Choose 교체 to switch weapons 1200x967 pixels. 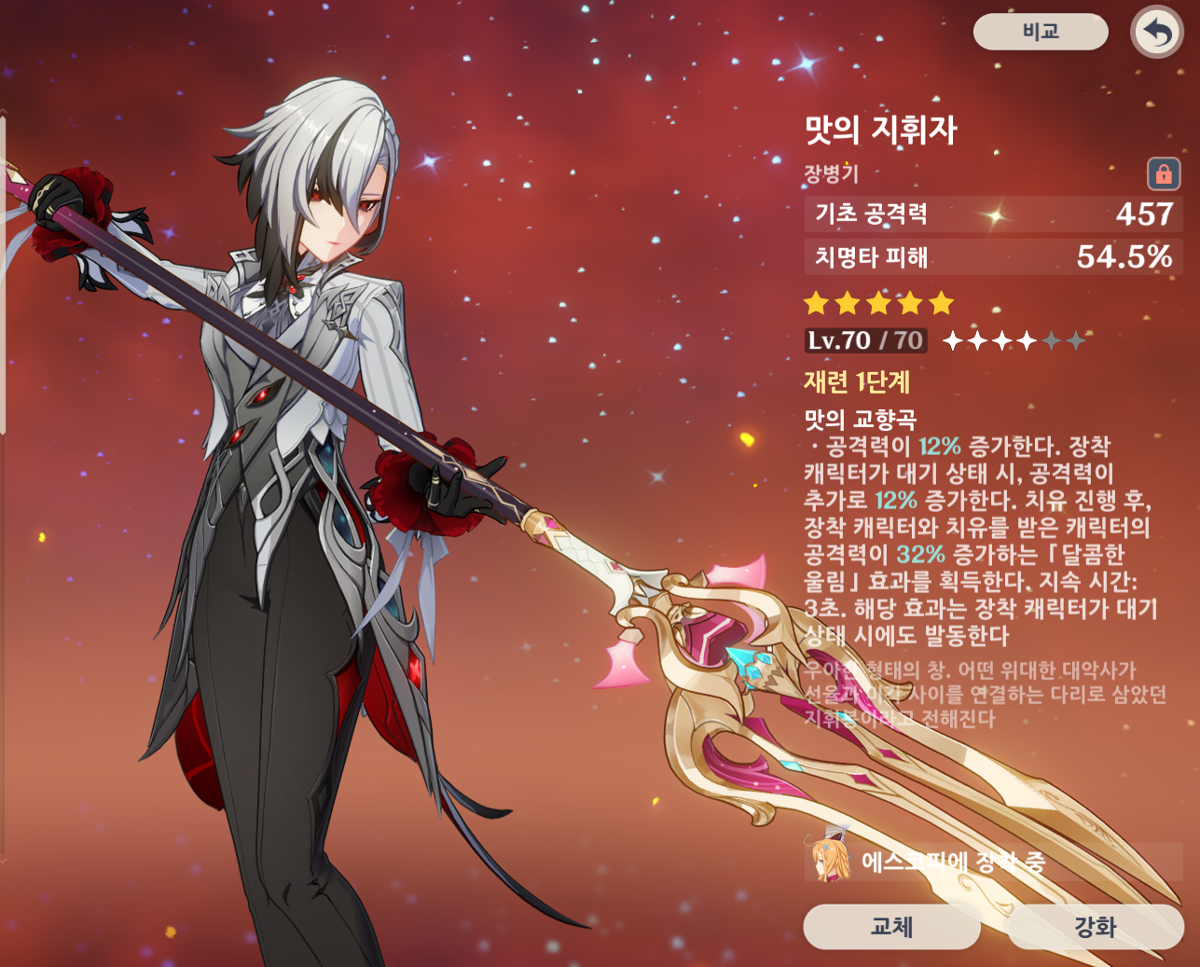(x=891, y=926)
